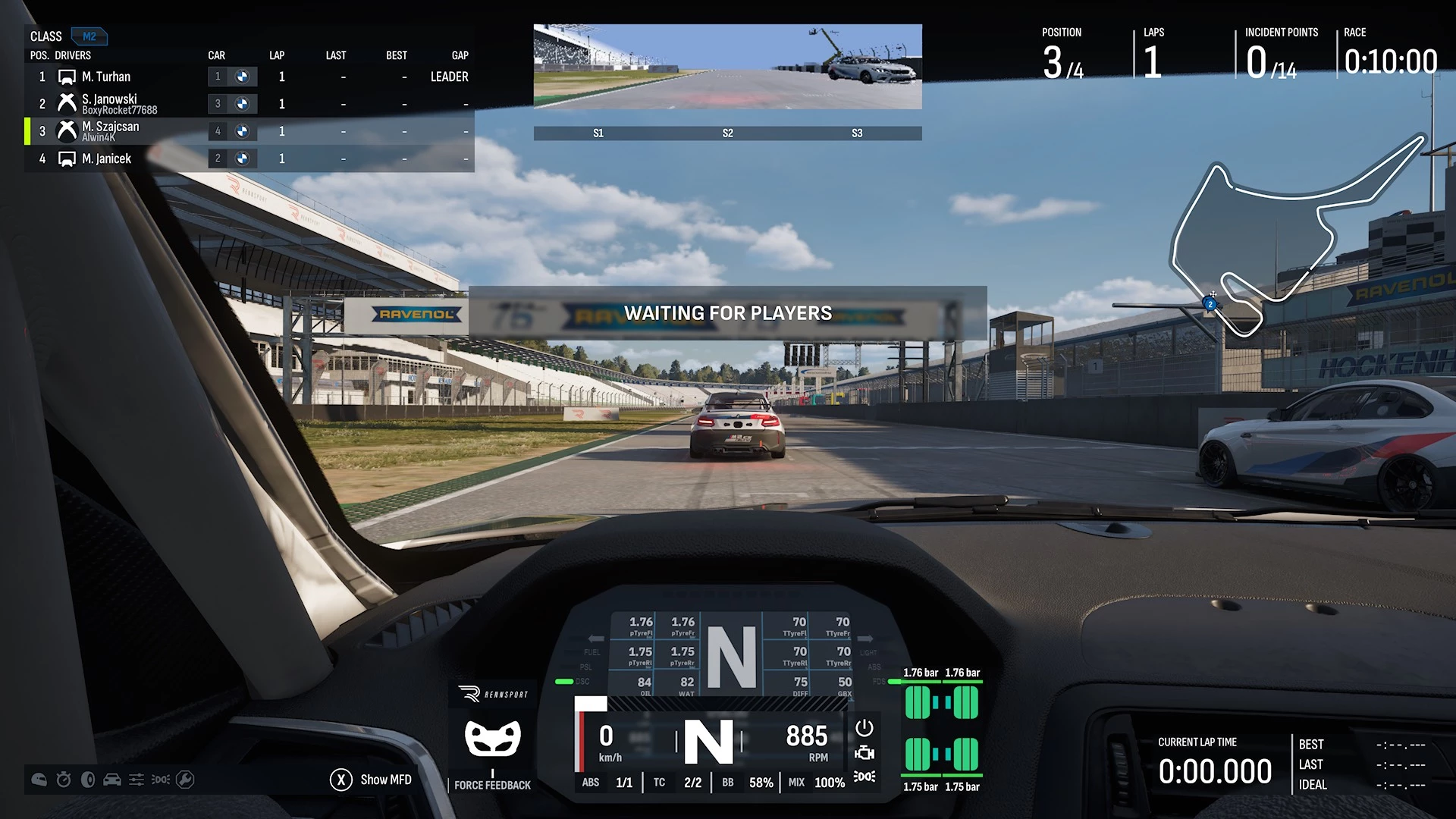This screenshot has width=1456, height=819.
Task: Click the green tyre pressure diagram
Action: click(x=942, y=729)
